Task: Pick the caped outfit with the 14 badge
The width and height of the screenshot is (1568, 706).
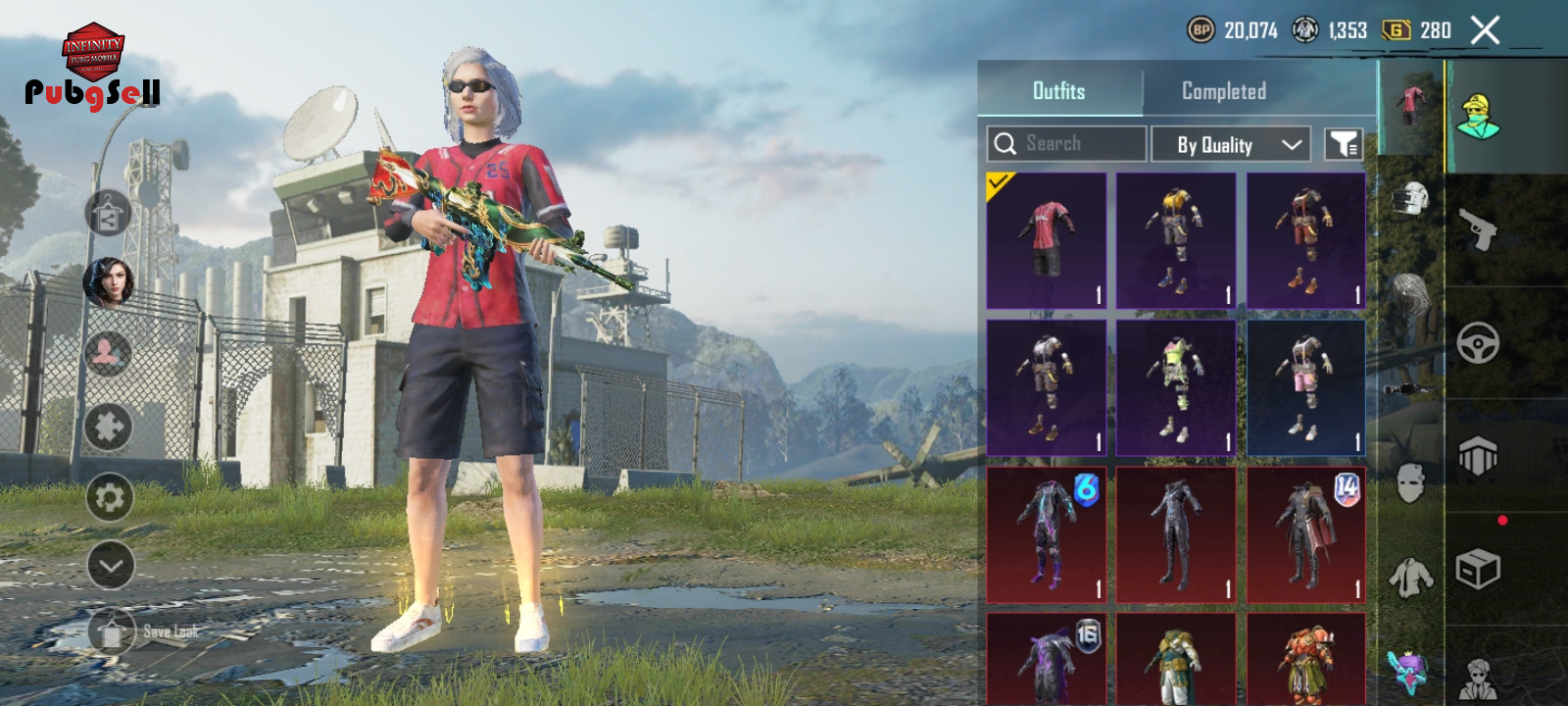Action: [1305, 534]
